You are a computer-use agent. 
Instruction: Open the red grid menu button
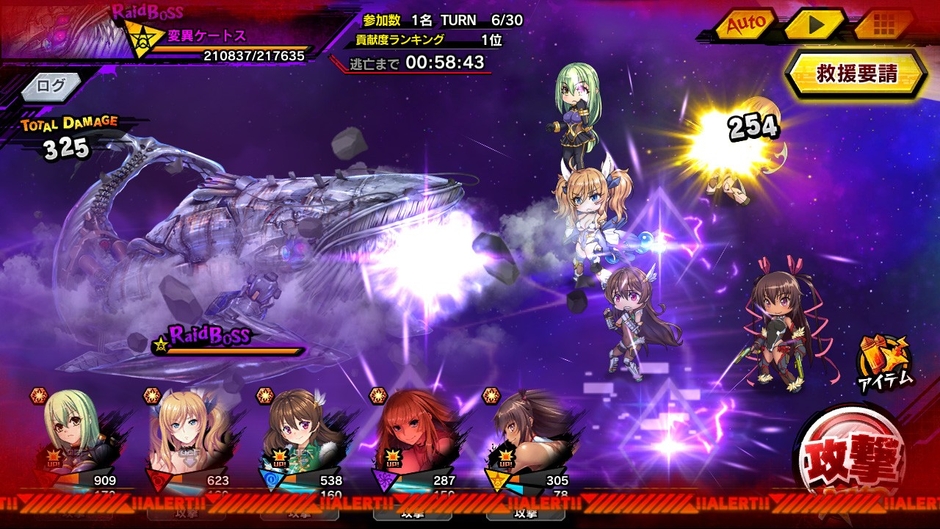click(x=882, y=23)
